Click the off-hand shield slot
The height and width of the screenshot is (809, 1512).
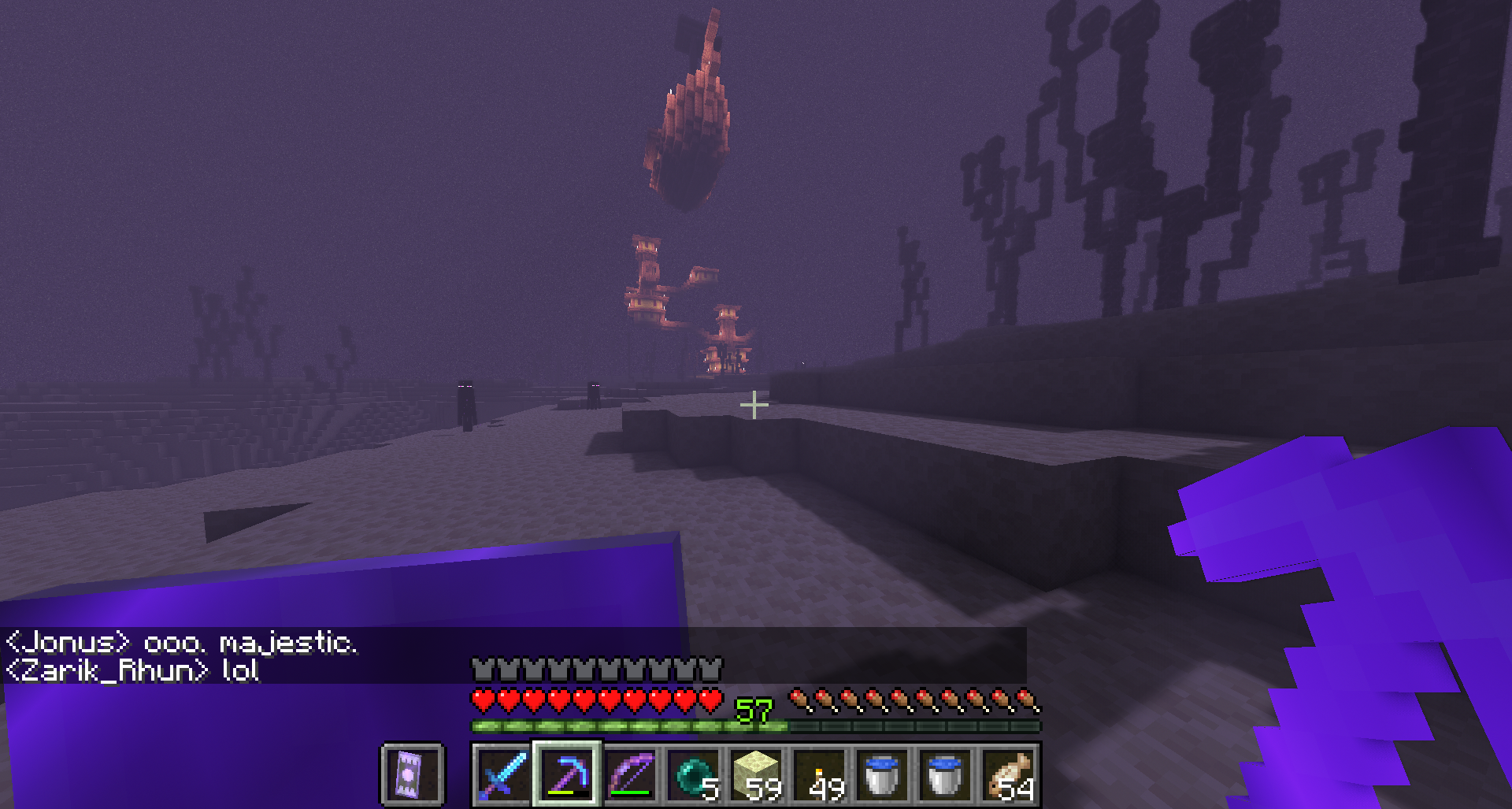pos(412,774)
